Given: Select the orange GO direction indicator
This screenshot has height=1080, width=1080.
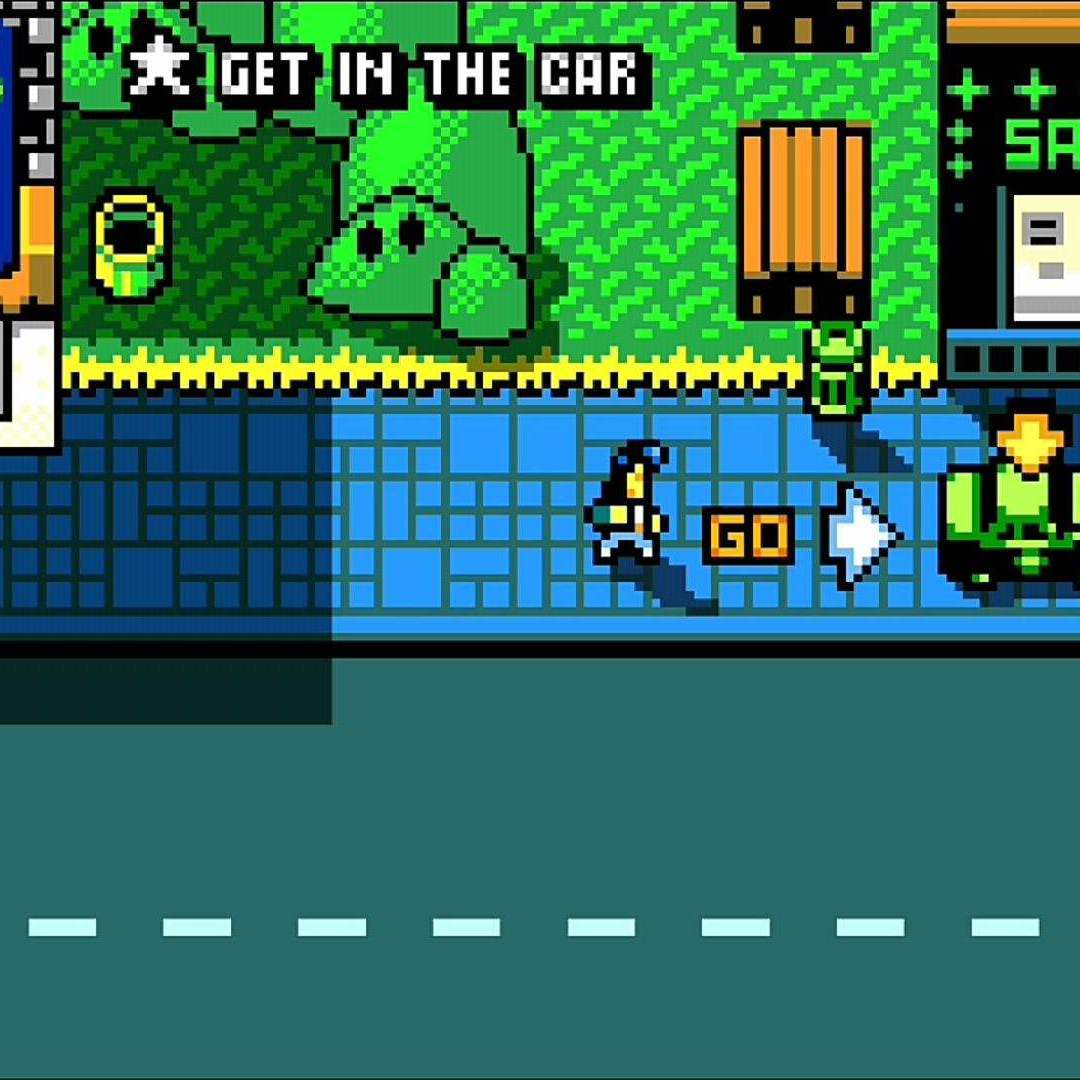Looking at the screenshot, I should pos(748,537).
